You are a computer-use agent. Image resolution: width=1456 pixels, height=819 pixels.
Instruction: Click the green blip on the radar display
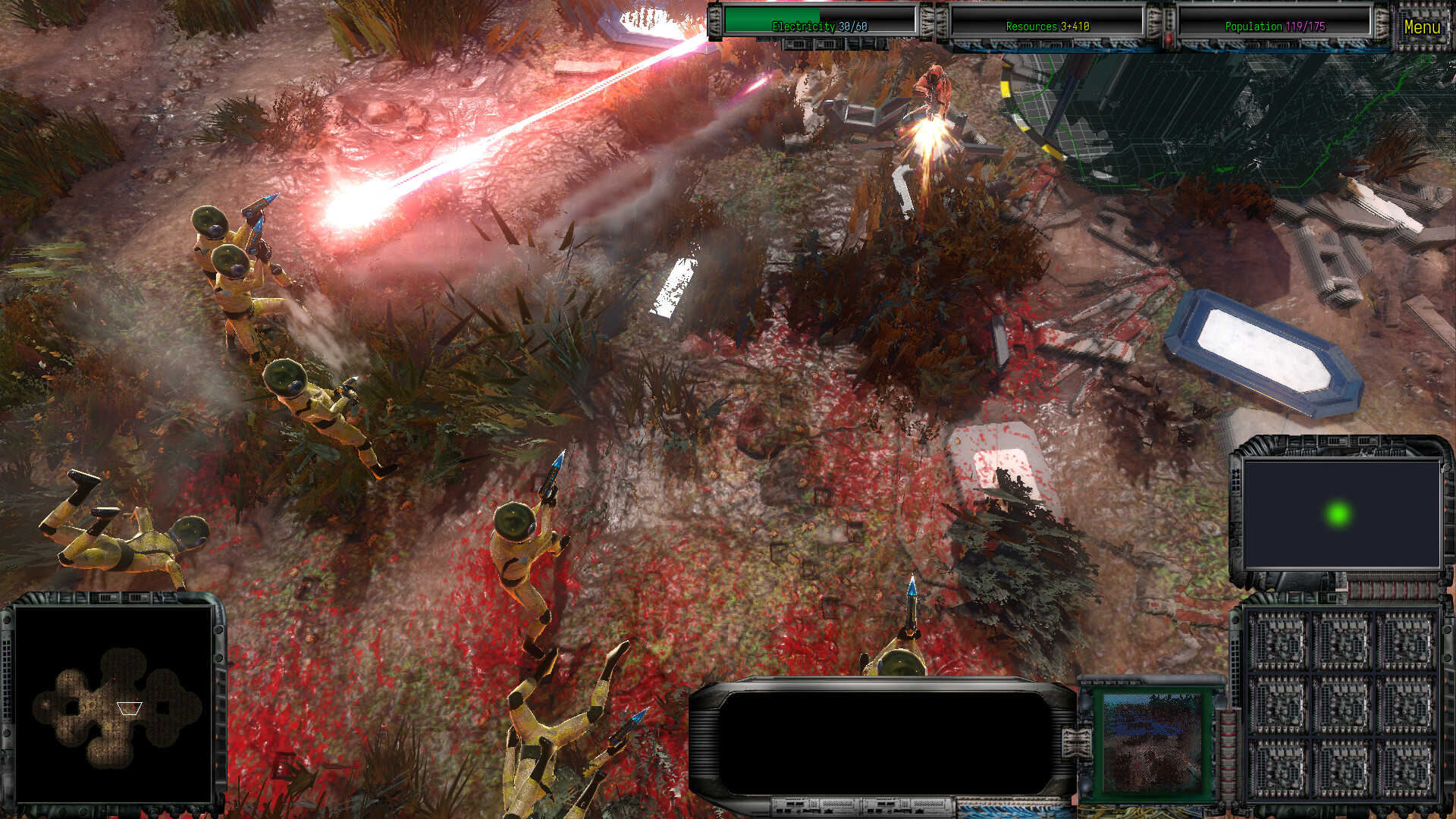coord(1337,514)
